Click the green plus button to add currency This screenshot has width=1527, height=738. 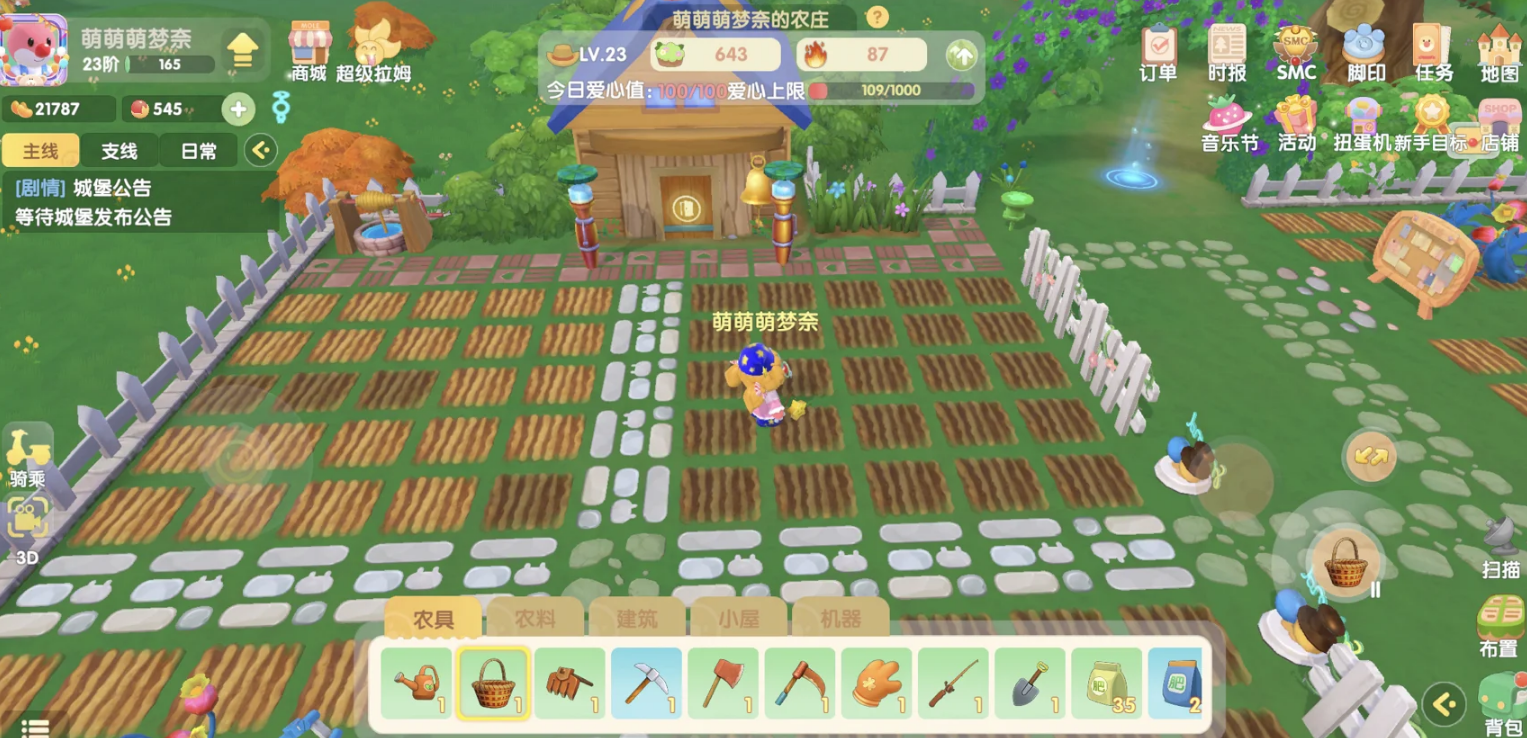[x=238, y=109]
